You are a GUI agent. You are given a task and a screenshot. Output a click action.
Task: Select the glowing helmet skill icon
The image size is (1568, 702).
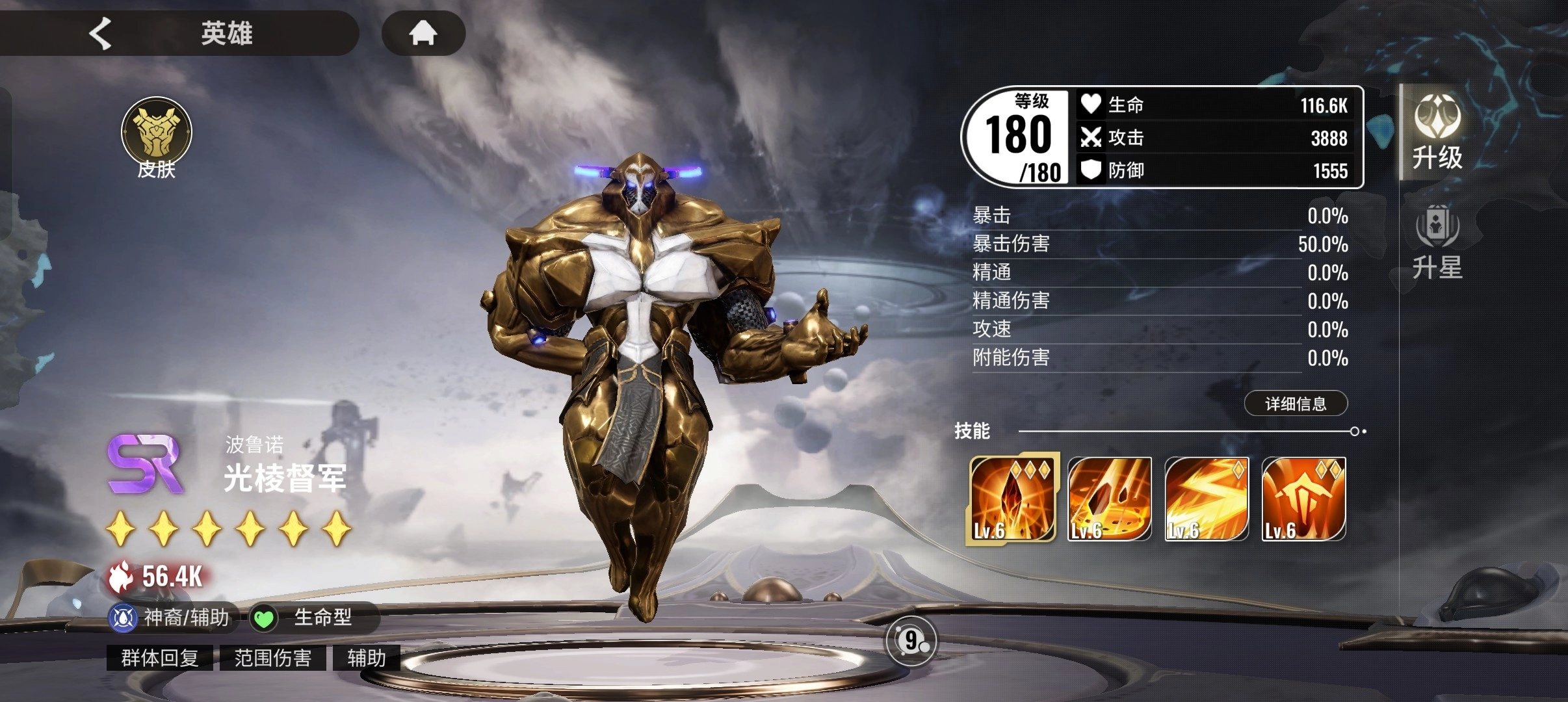[x=1303, y=499]
